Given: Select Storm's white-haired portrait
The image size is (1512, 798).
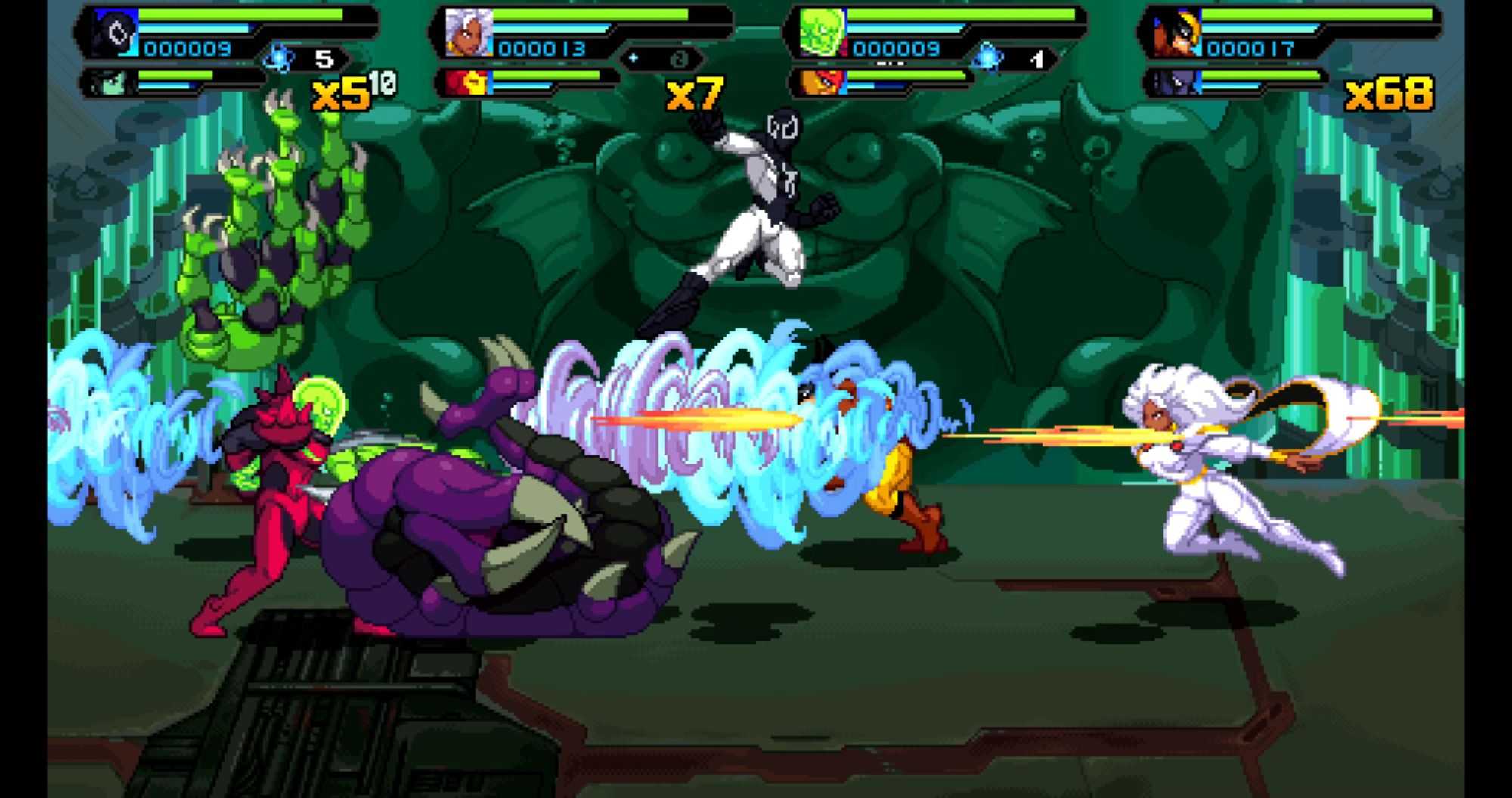Looking at the screenshot, I should [x=469, y=33].
